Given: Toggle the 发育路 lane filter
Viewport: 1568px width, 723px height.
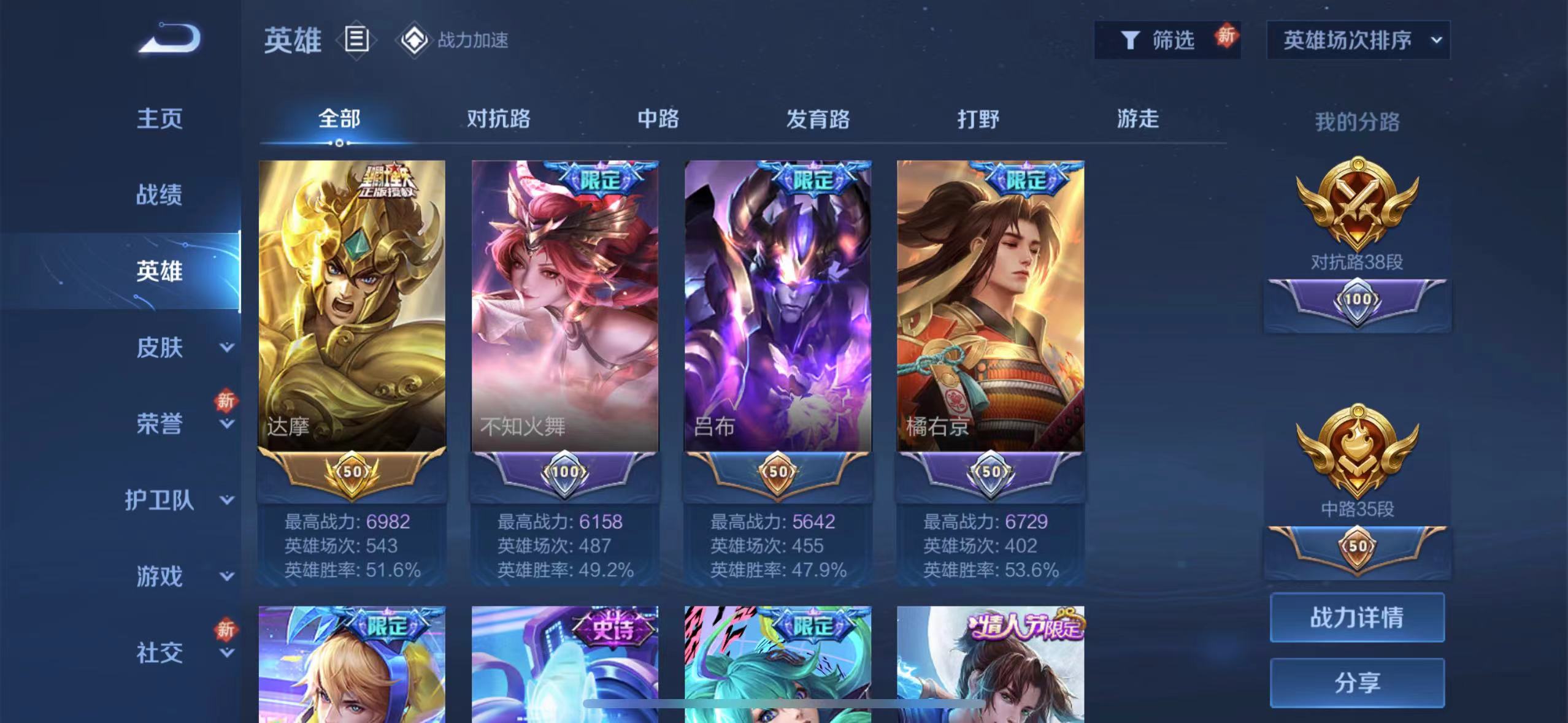Looking at the screenshot, I should coord(818,120).
